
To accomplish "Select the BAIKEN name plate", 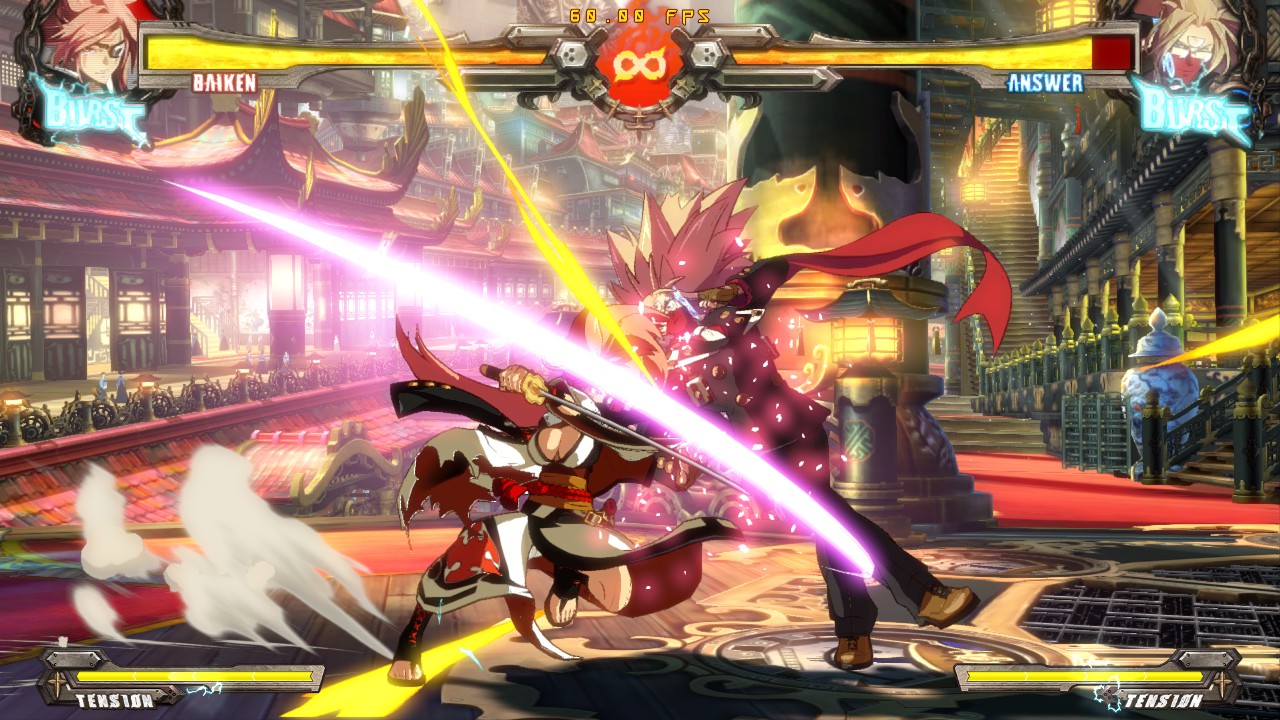I will coord(225,85).
